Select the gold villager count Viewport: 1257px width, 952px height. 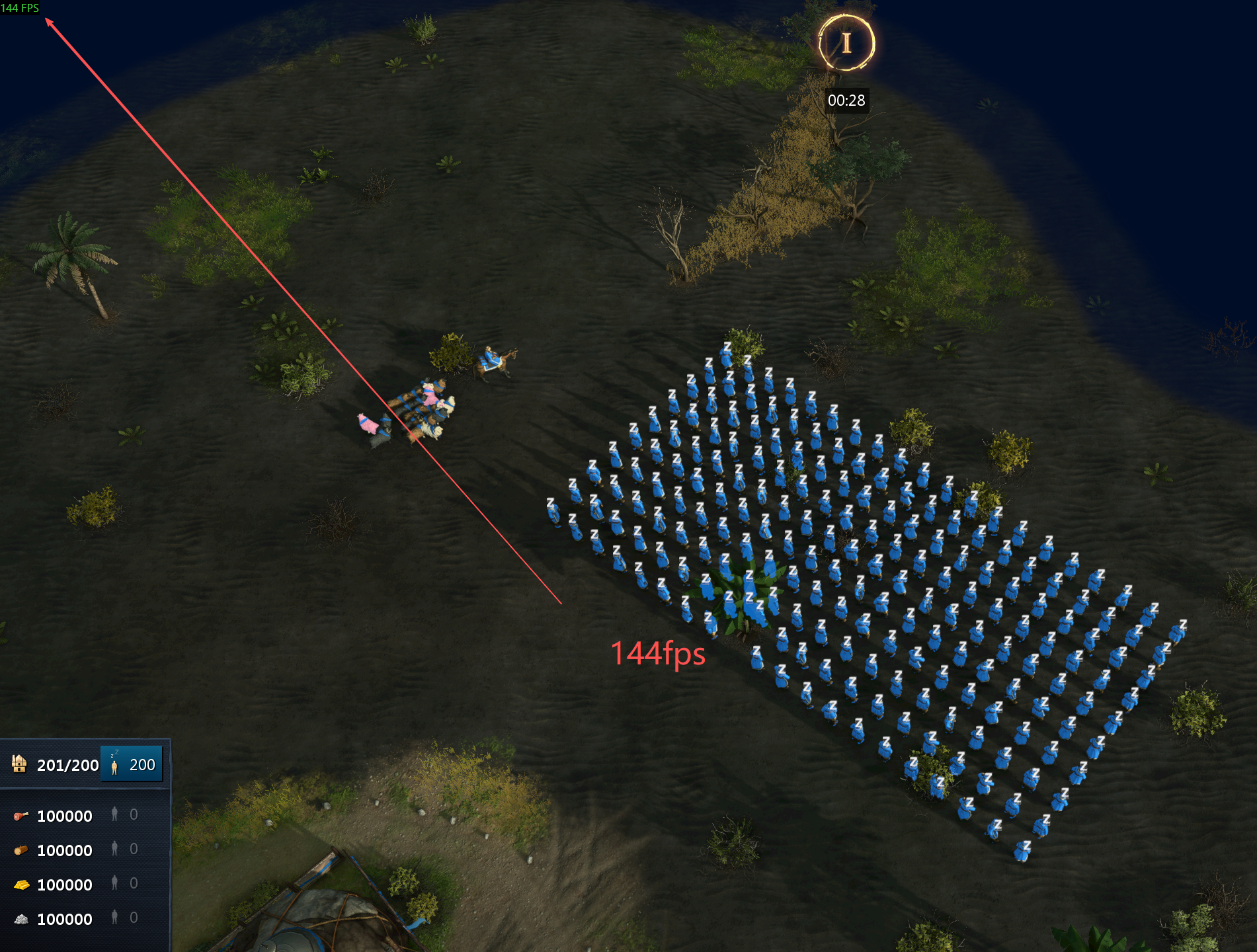pos(124,883)
